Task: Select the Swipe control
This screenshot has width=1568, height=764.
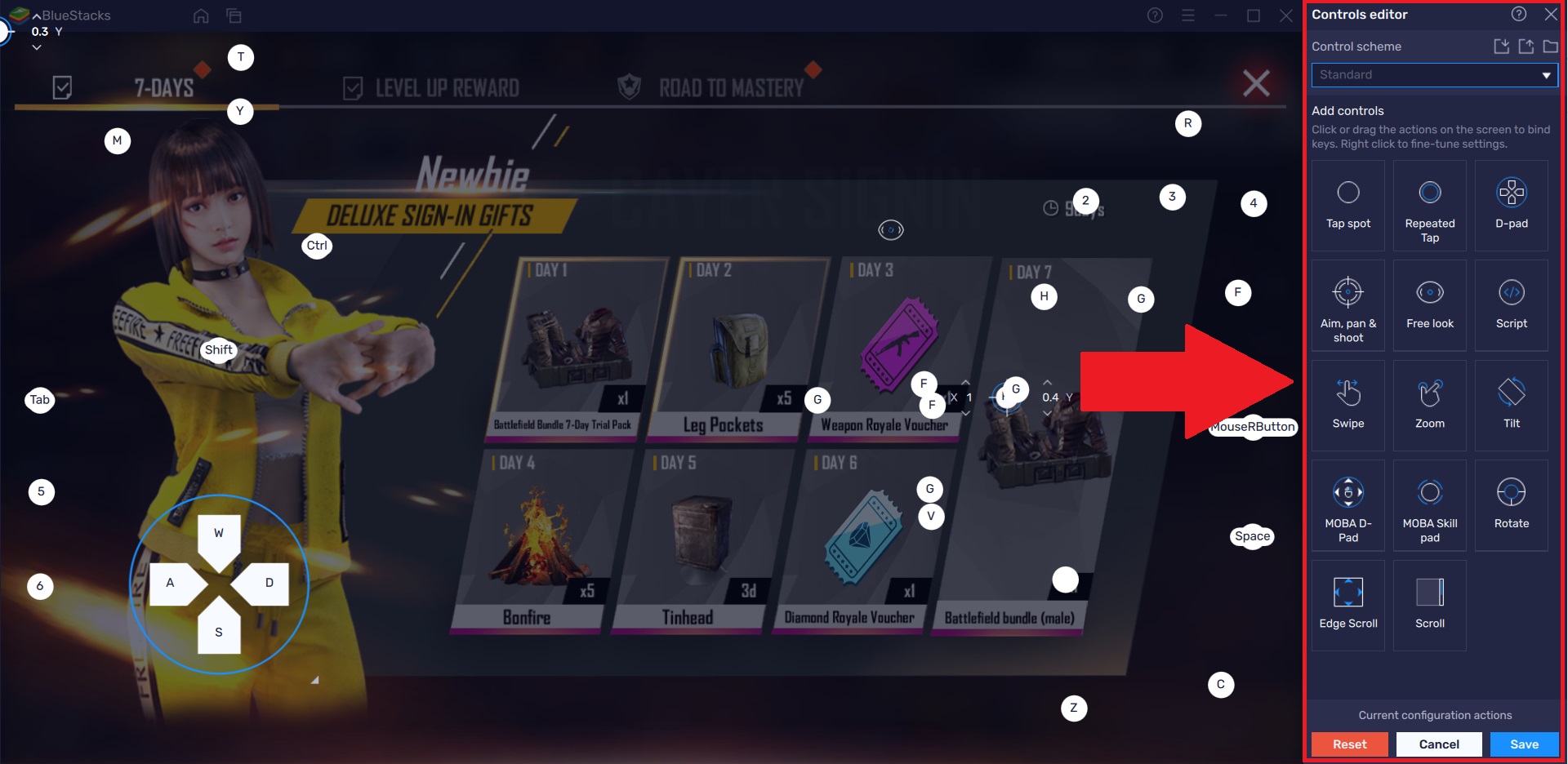Action: point(1347,406)
